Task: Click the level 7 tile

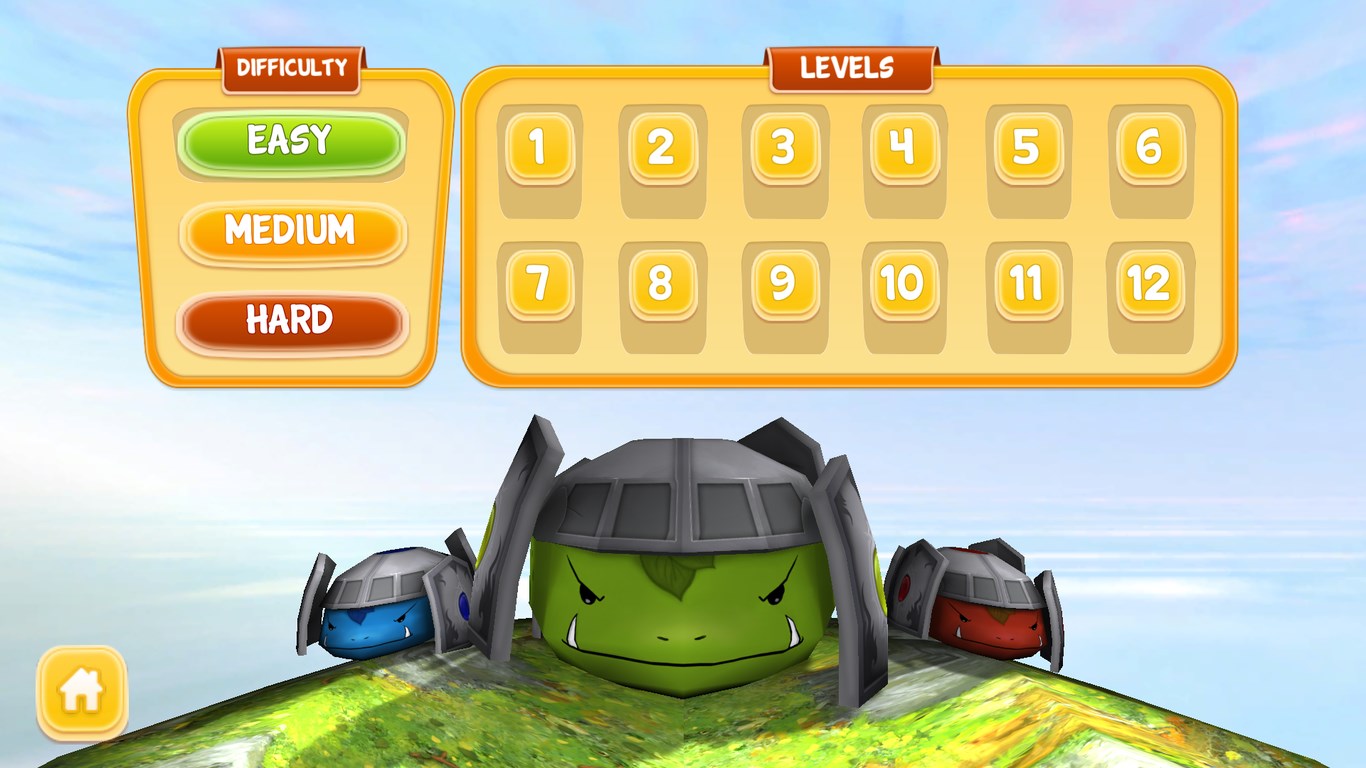Action: point(539,284)
